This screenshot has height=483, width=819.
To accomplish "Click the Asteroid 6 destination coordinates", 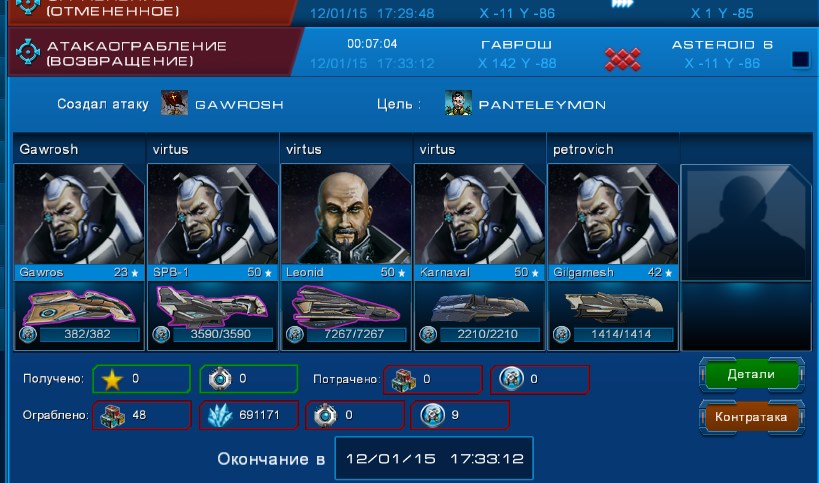I will pos(722,63).
